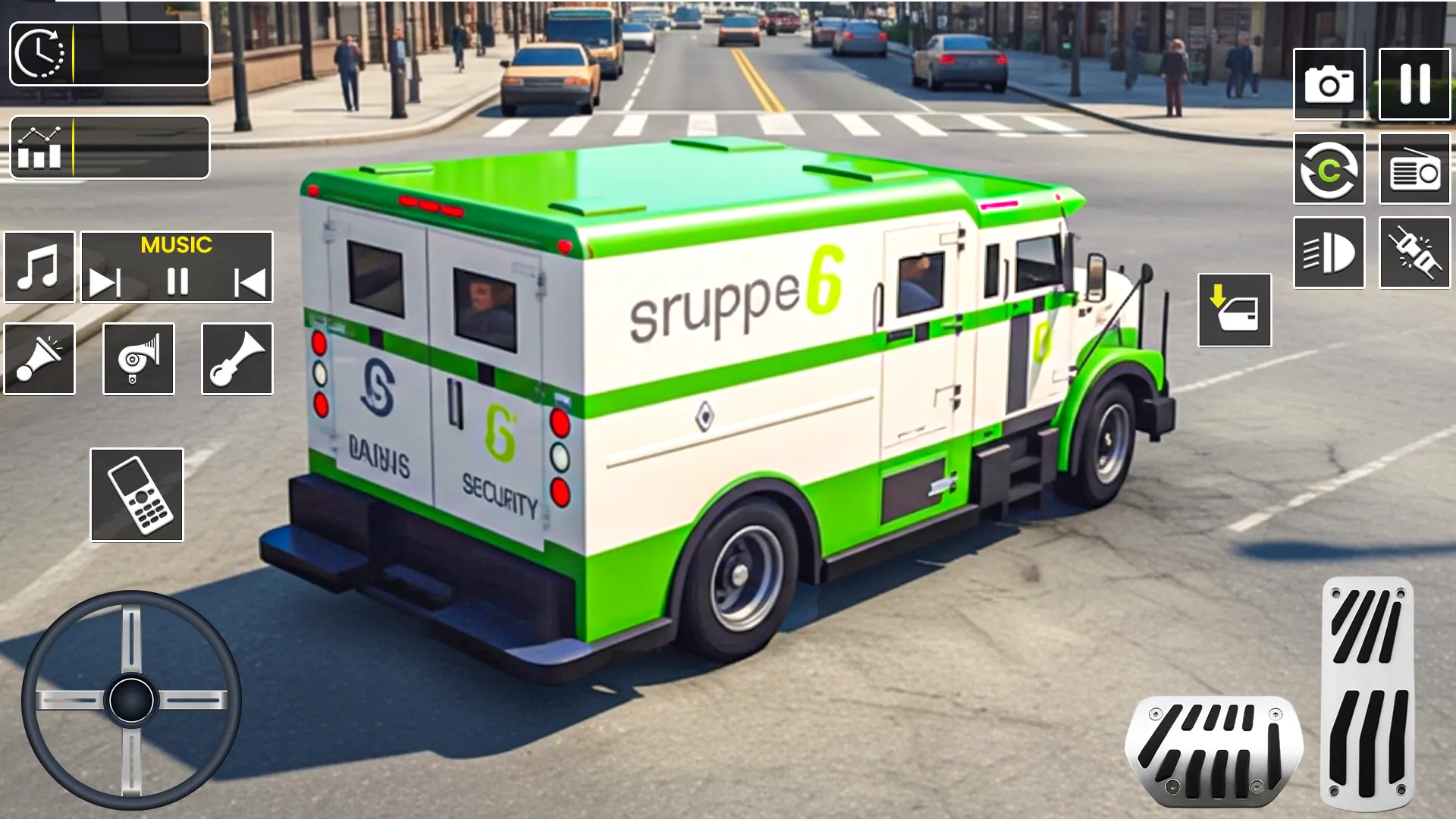
Task: Open the music player via note icon
Action: pyautogui.click(x=39, y=266)
